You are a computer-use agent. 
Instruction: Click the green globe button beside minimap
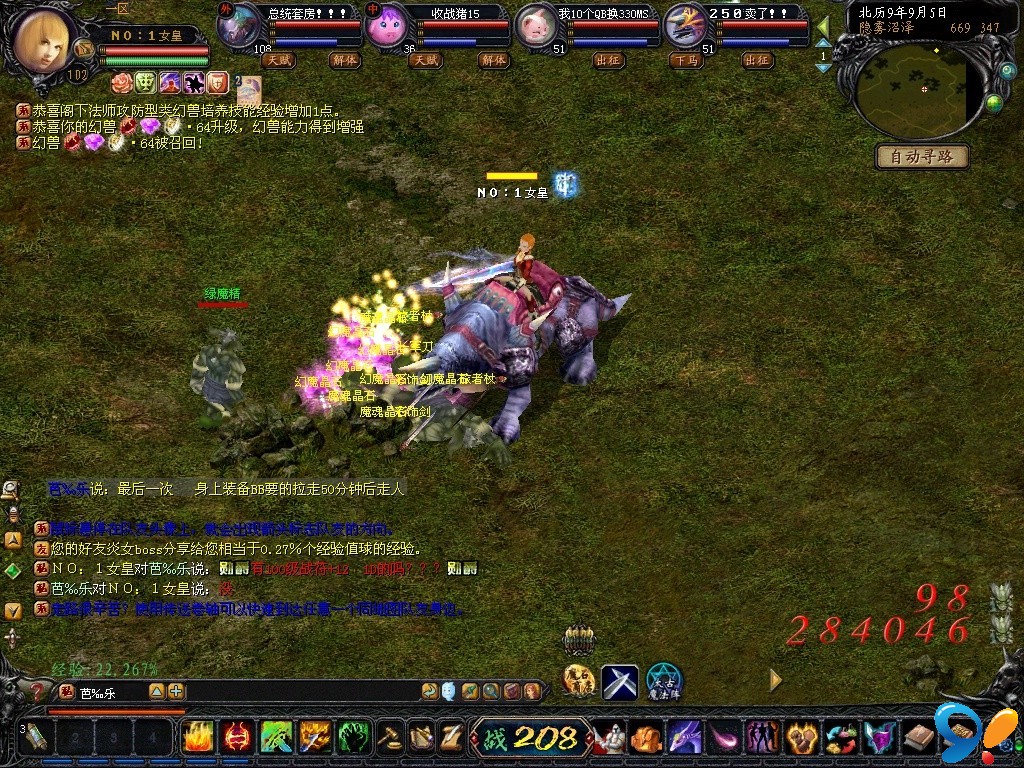(994, 102)
